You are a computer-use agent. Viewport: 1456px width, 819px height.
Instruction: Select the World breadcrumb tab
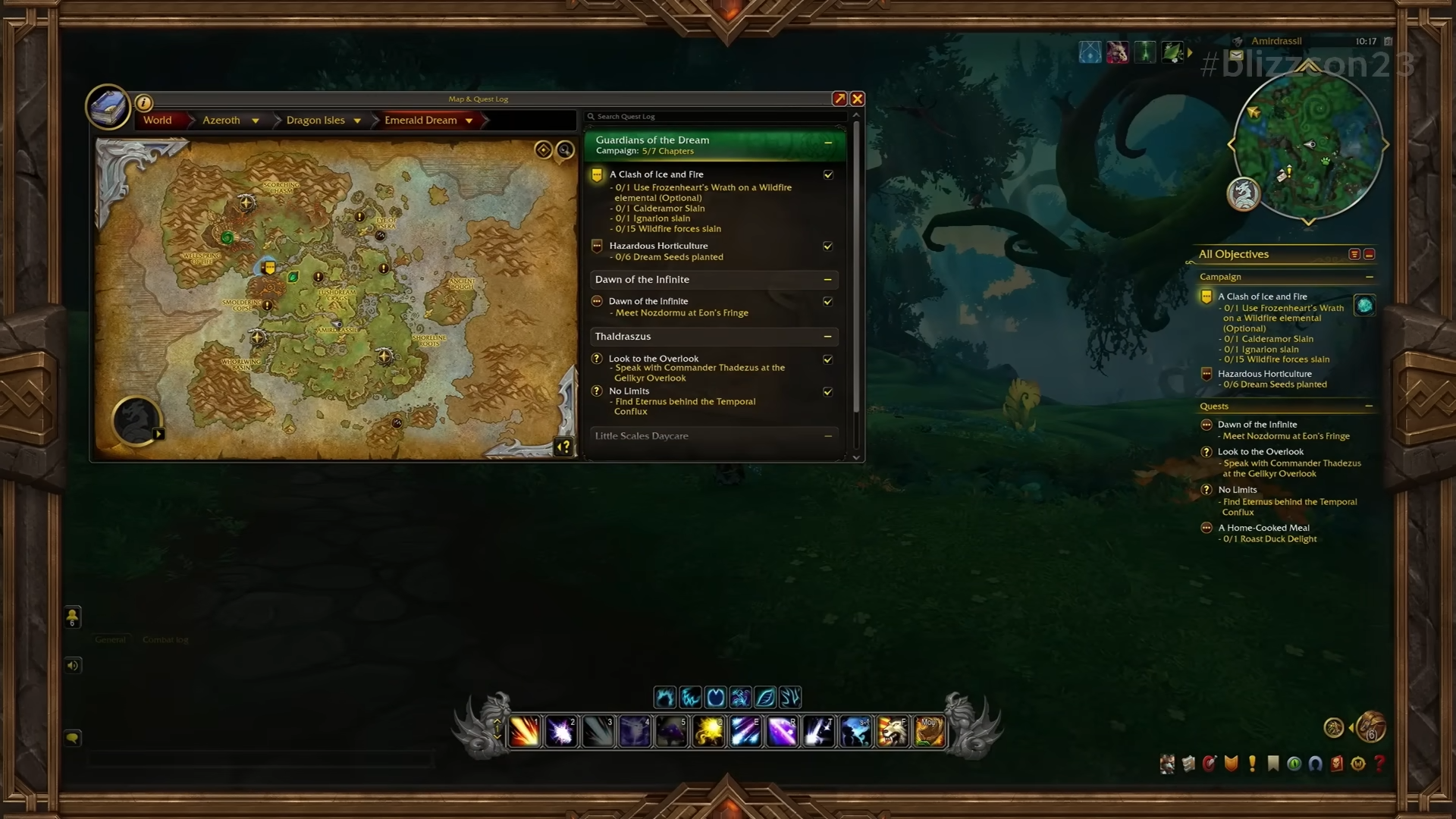pyautogui.click(x=157, y=120)
